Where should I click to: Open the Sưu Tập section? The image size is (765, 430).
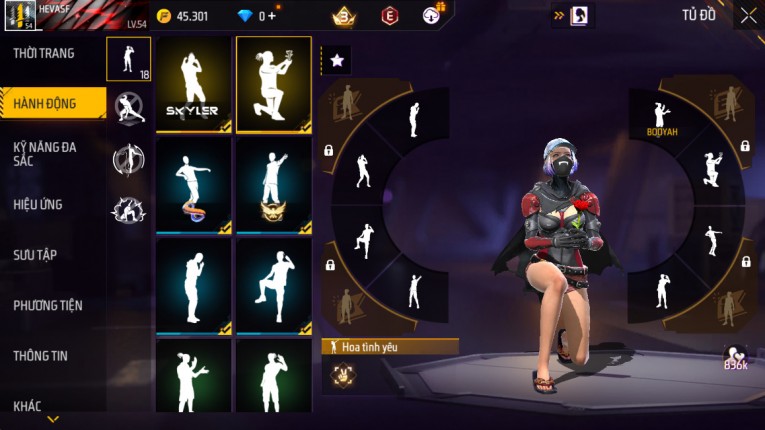35,255
